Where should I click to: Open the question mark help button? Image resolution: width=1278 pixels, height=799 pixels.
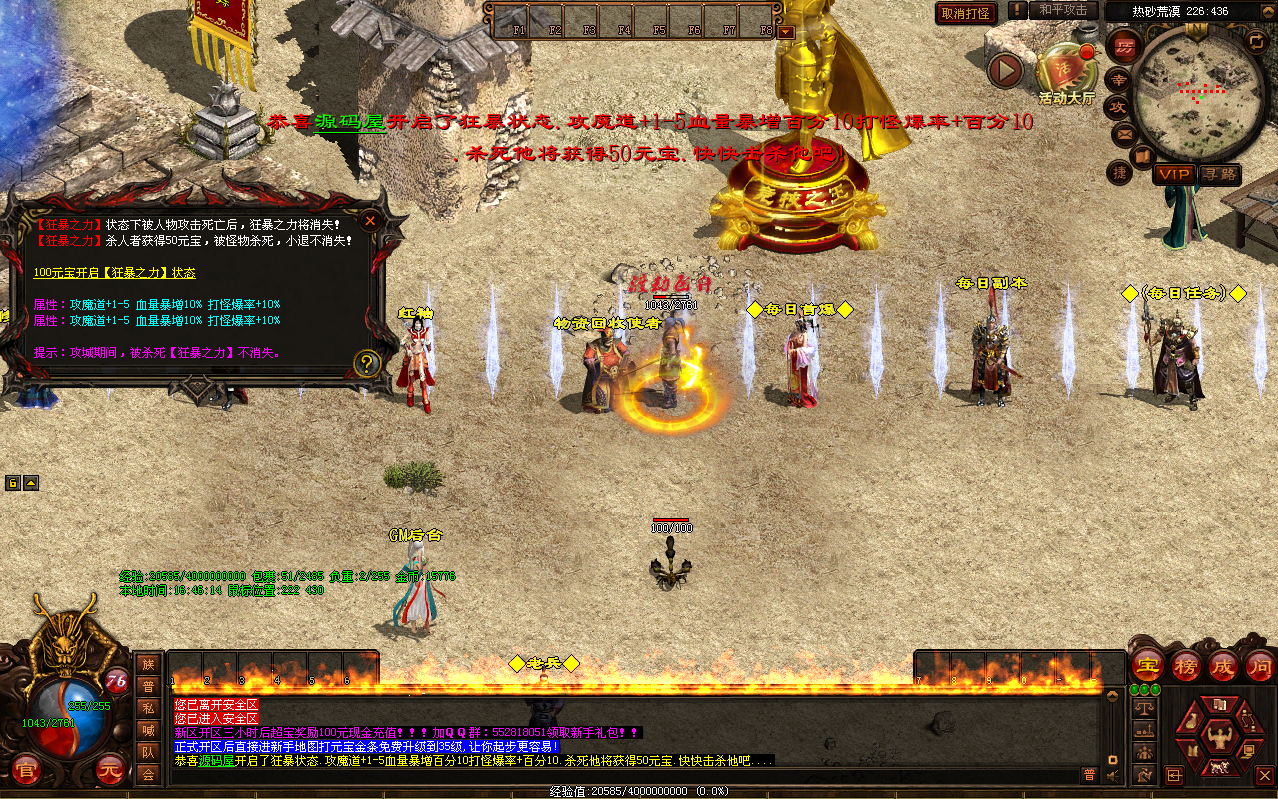[x=367, y=363]
